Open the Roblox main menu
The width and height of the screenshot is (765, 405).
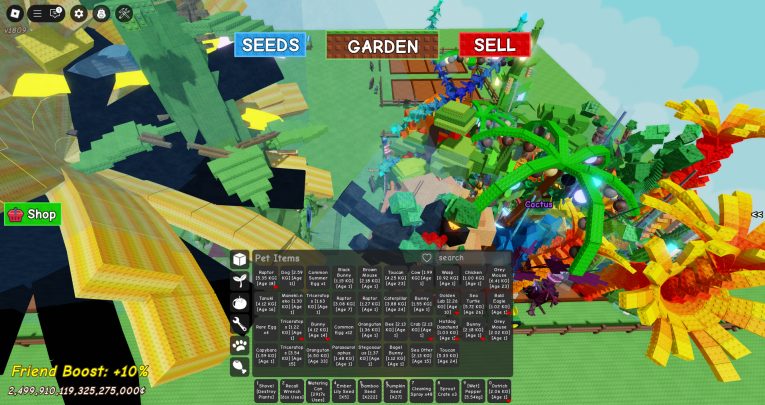pyautogui.click(x=15, y=13)
